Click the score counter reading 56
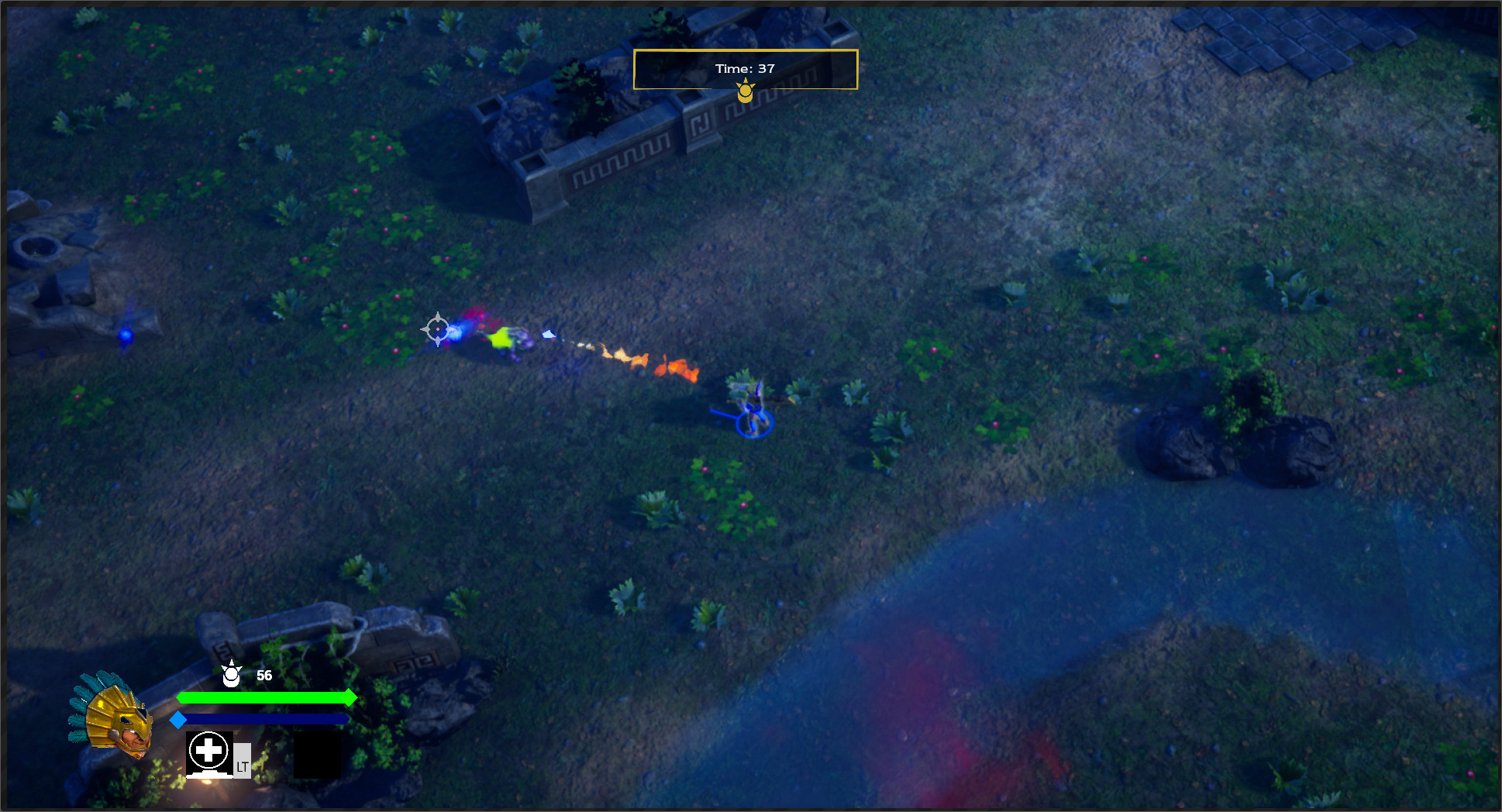Image resolution: width=1502 pixels, height=812 pixels. (x=264, y=676)
